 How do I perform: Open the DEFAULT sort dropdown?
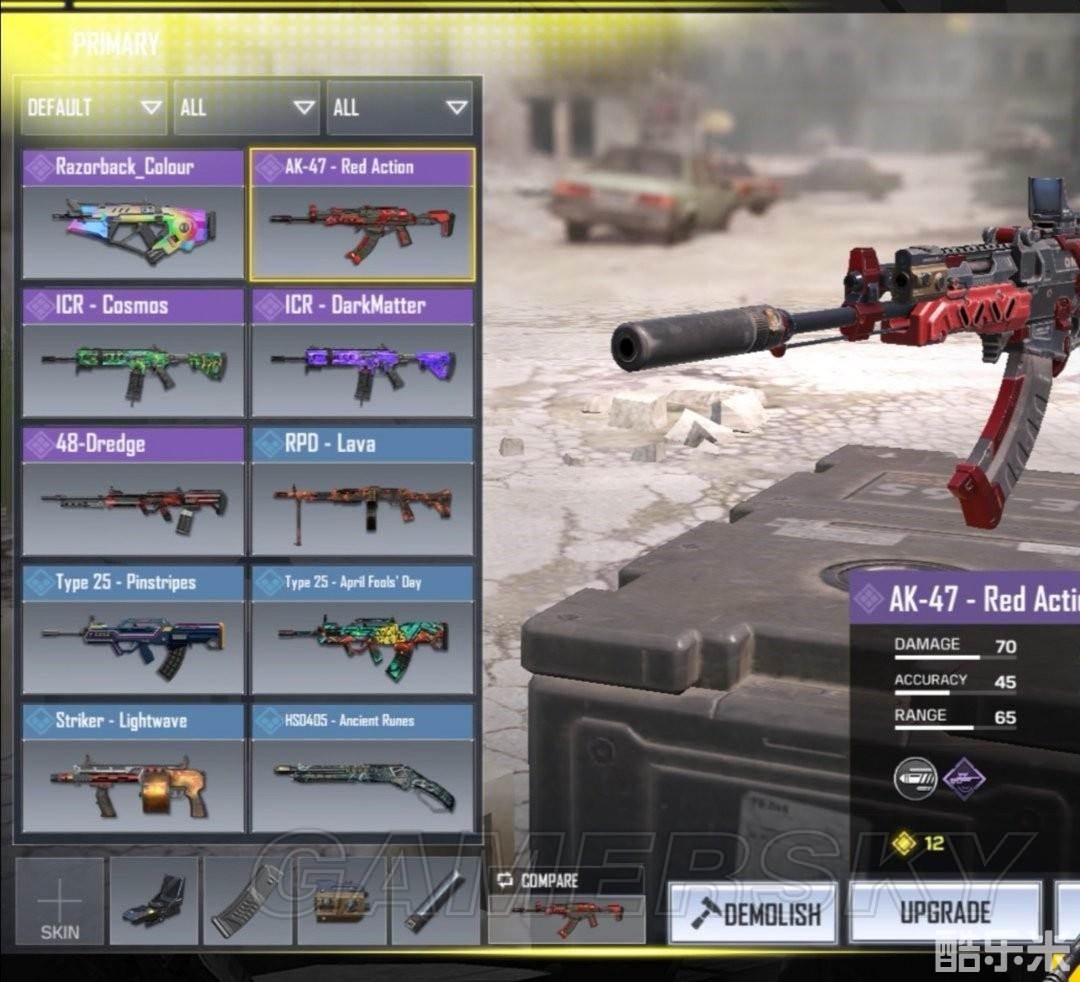pyautogui.click(x=94, y=107)
